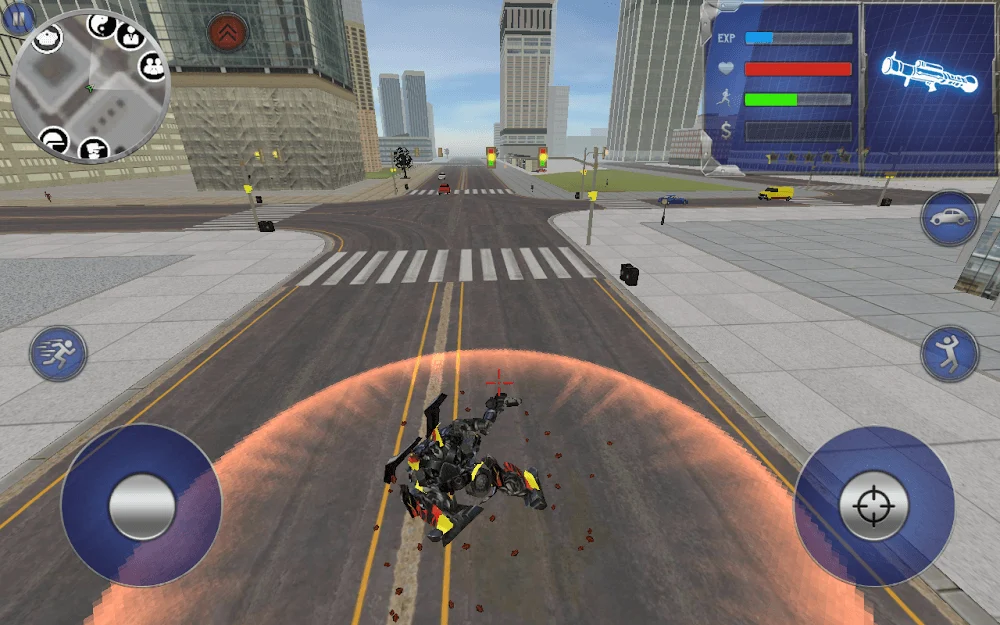Touch the virtual movement joystick knob

pos(142,506)
